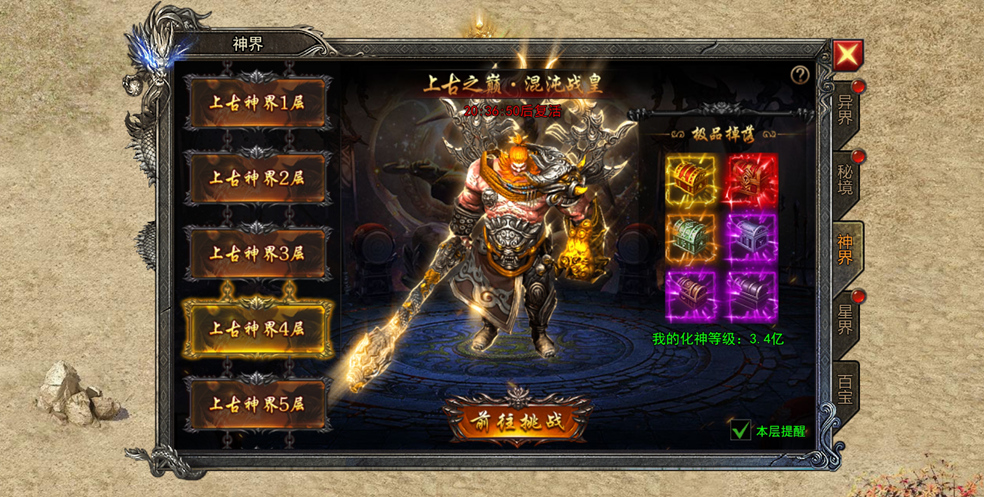984x497 pixels.
Task: Switch to 异界 tab
Action: (846, 110)
